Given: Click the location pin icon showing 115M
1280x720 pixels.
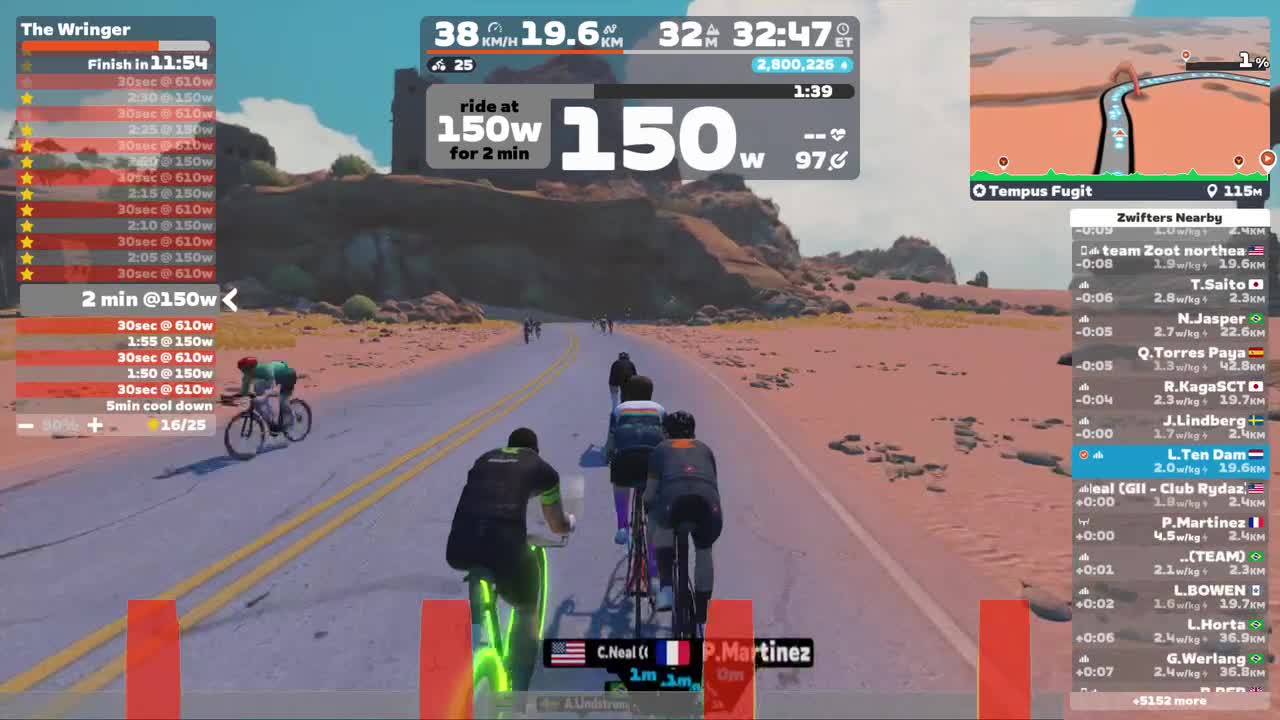Looking at the screenshot, I should coord(1211,190).
